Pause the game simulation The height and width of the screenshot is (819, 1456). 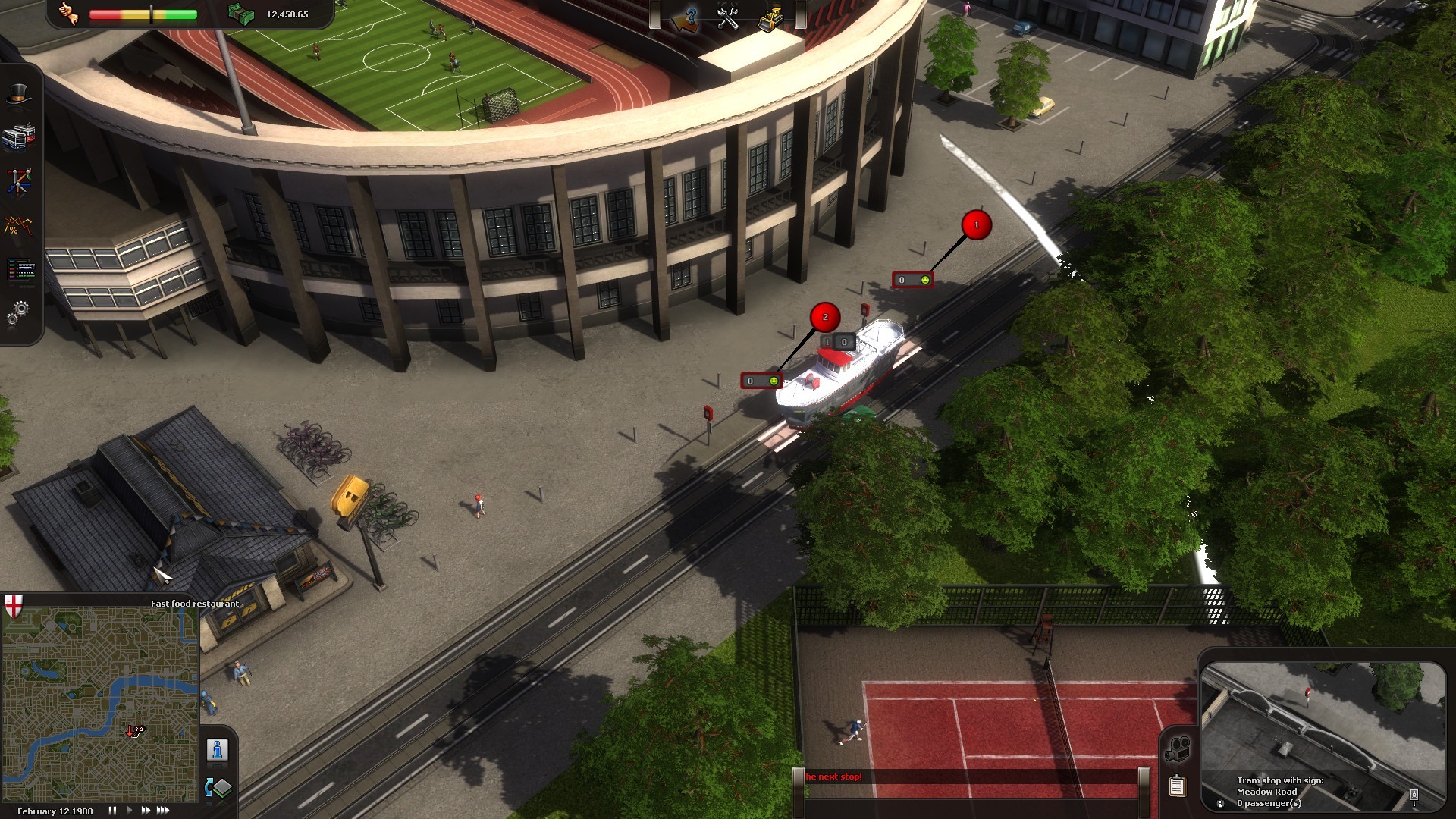(x=111, y=811)
